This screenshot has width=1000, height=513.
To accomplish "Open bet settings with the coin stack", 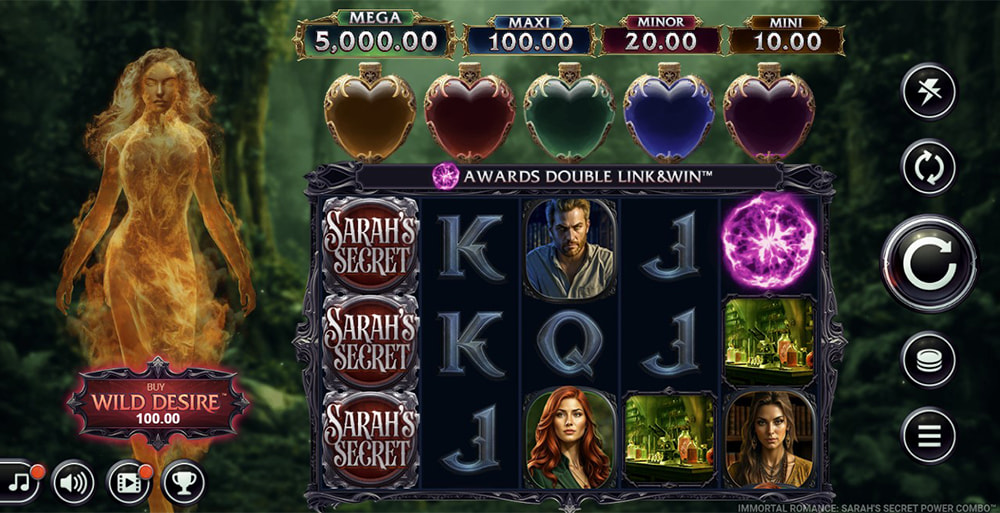I will [x=929, y=360].
